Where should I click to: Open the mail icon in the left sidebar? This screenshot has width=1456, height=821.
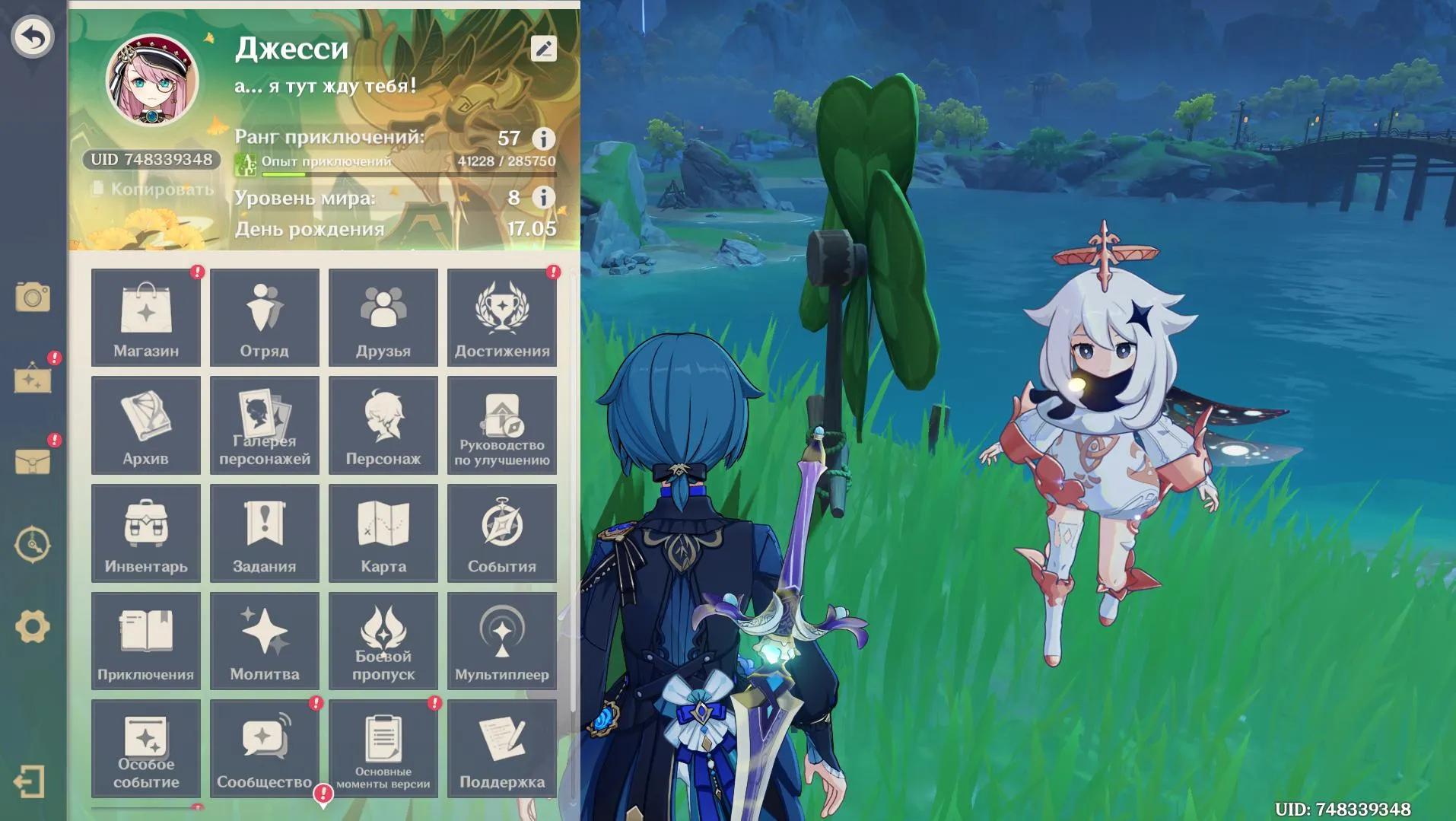click(x=32, y=461)
